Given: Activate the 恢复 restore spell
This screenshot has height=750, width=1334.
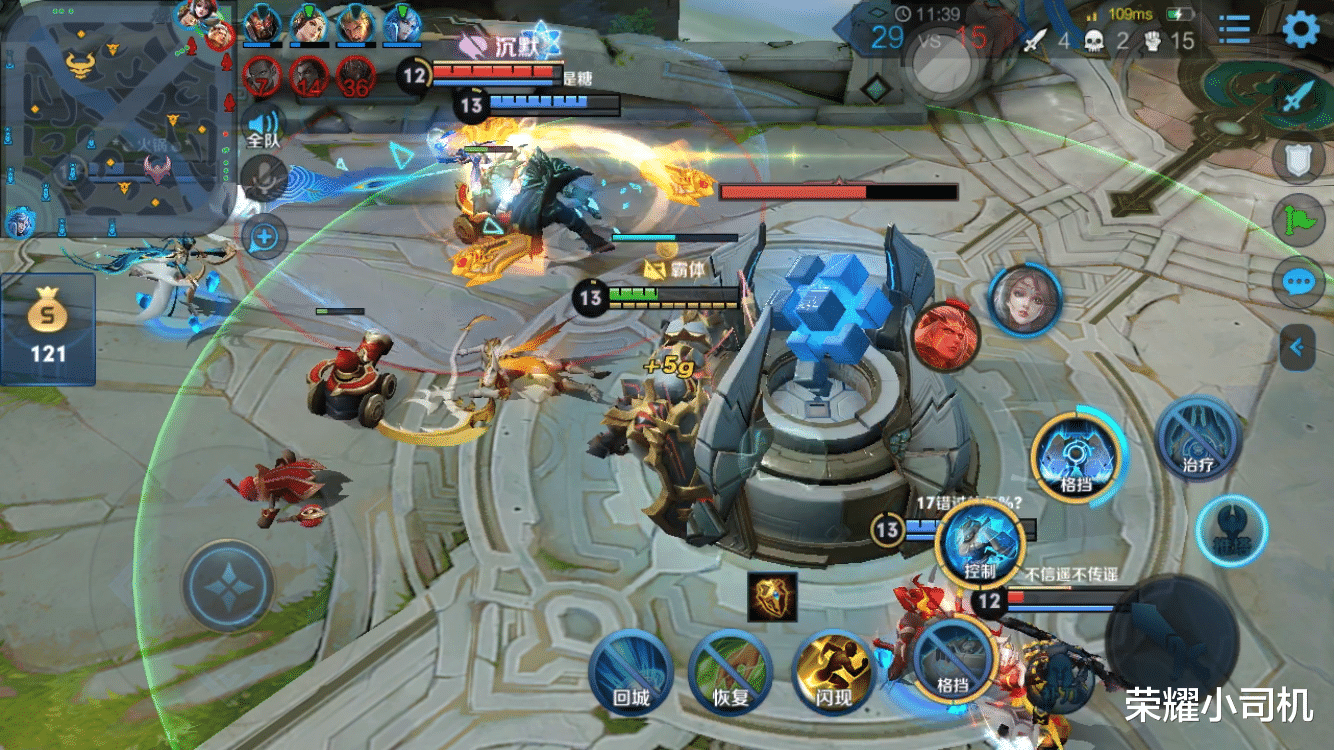Looking at the screenshot, I should pyautogui.click(x=731, y=671).
